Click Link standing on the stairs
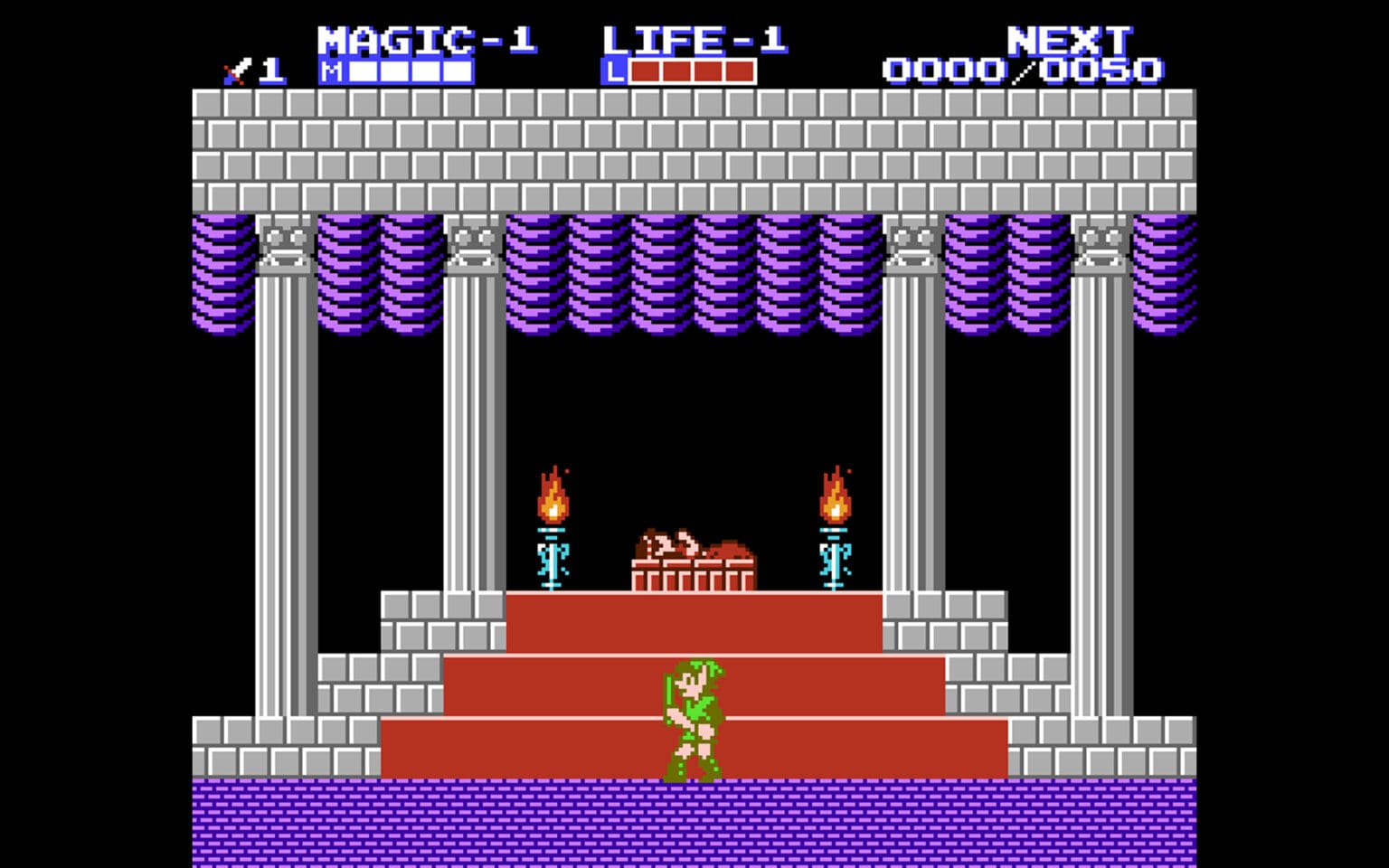The width and height of the screenshot is (1389, 868). (x=692, y=719)
